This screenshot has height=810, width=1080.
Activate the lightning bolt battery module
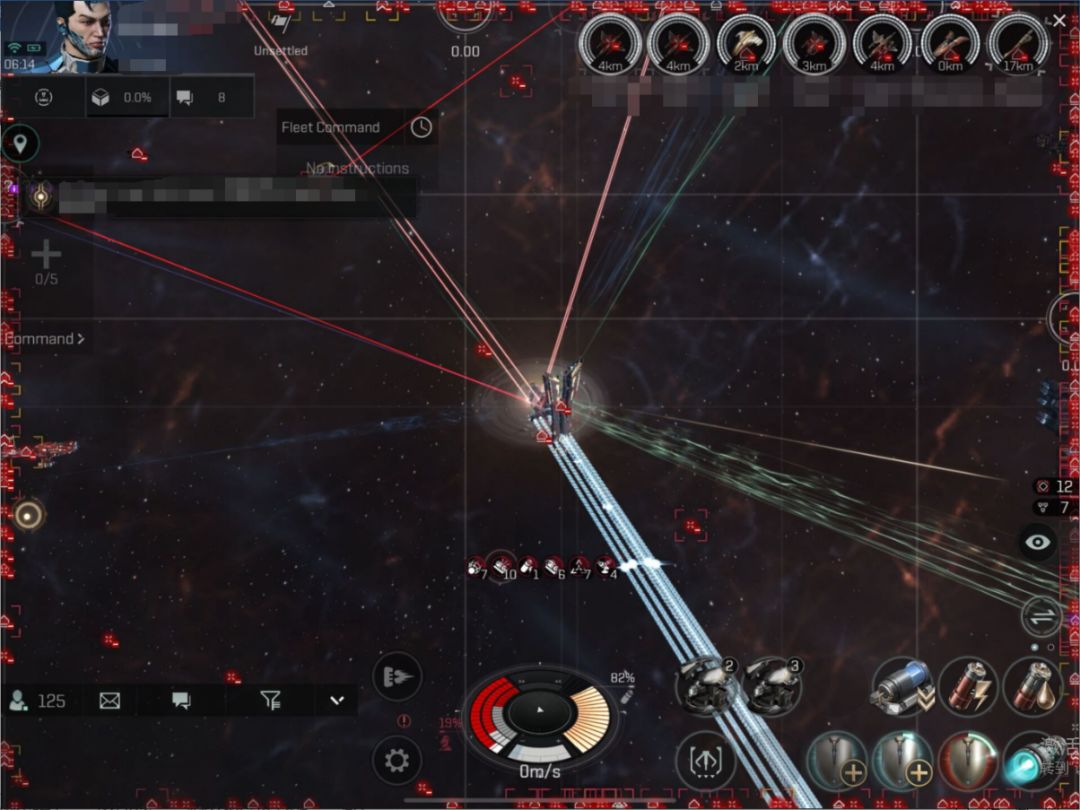click(x=969, y=685)
